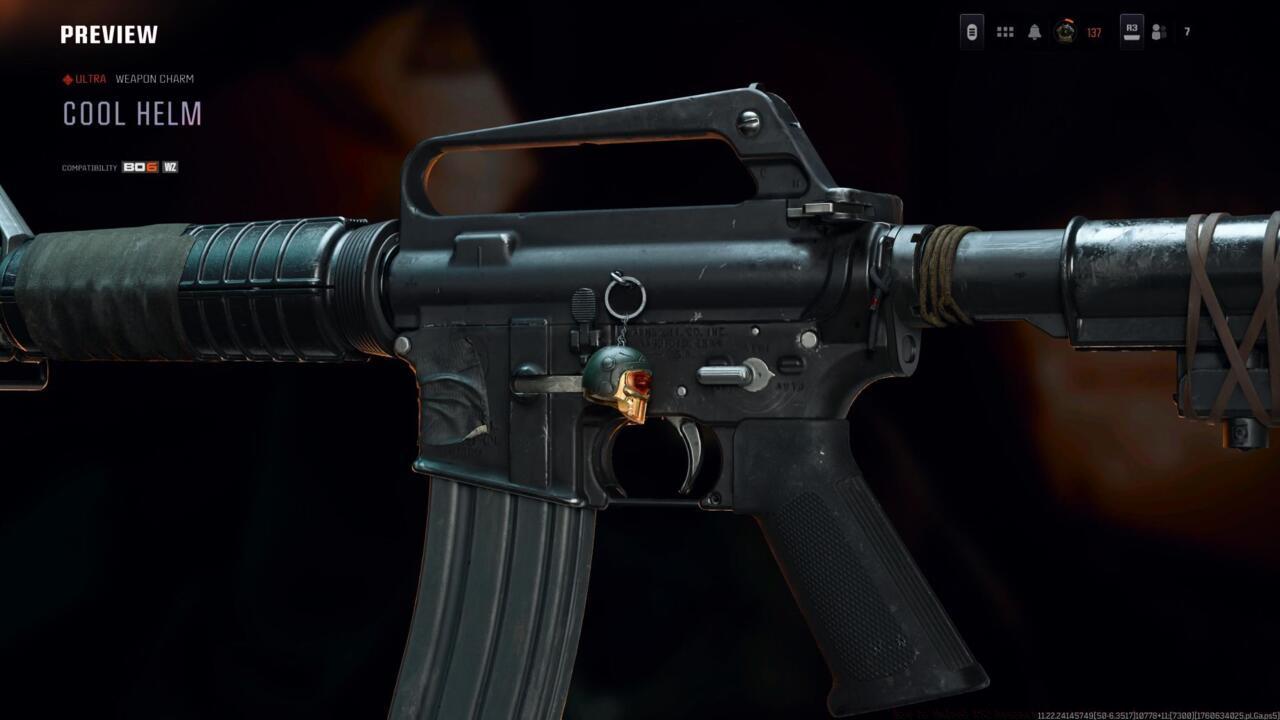Click the COD Points emblem
The image size is (1280, 720).
tap(1063, 32)
